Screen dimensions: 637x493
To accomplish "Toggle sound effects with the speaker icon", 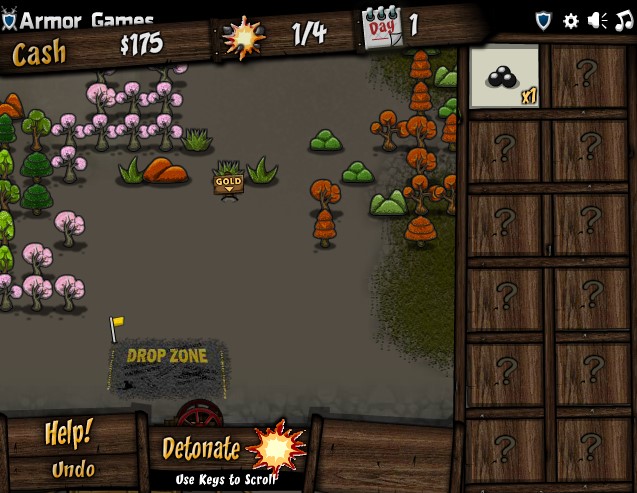I will click(x=598, y=20).
